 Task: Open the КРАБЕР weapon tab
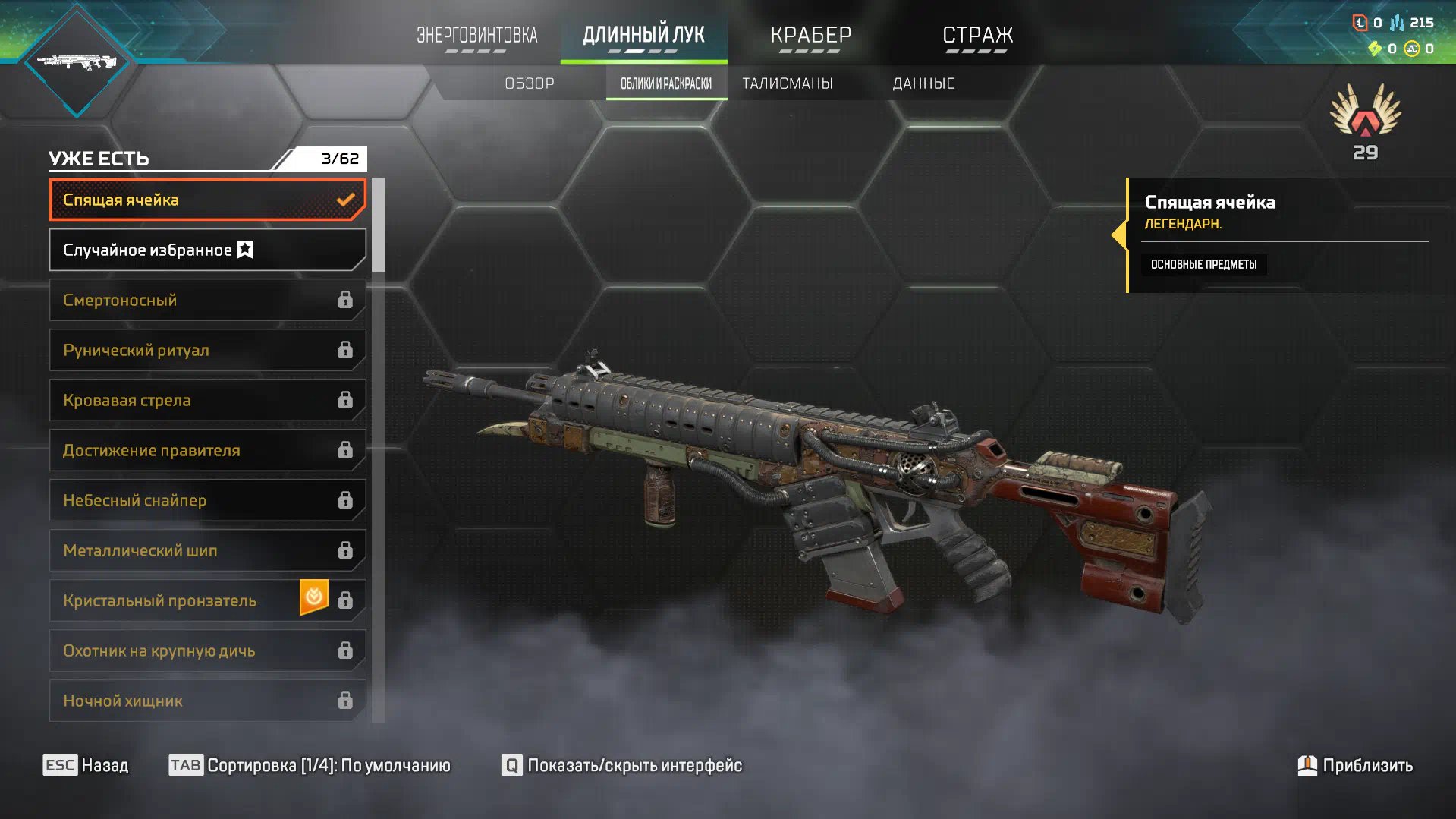pos(810,36)
